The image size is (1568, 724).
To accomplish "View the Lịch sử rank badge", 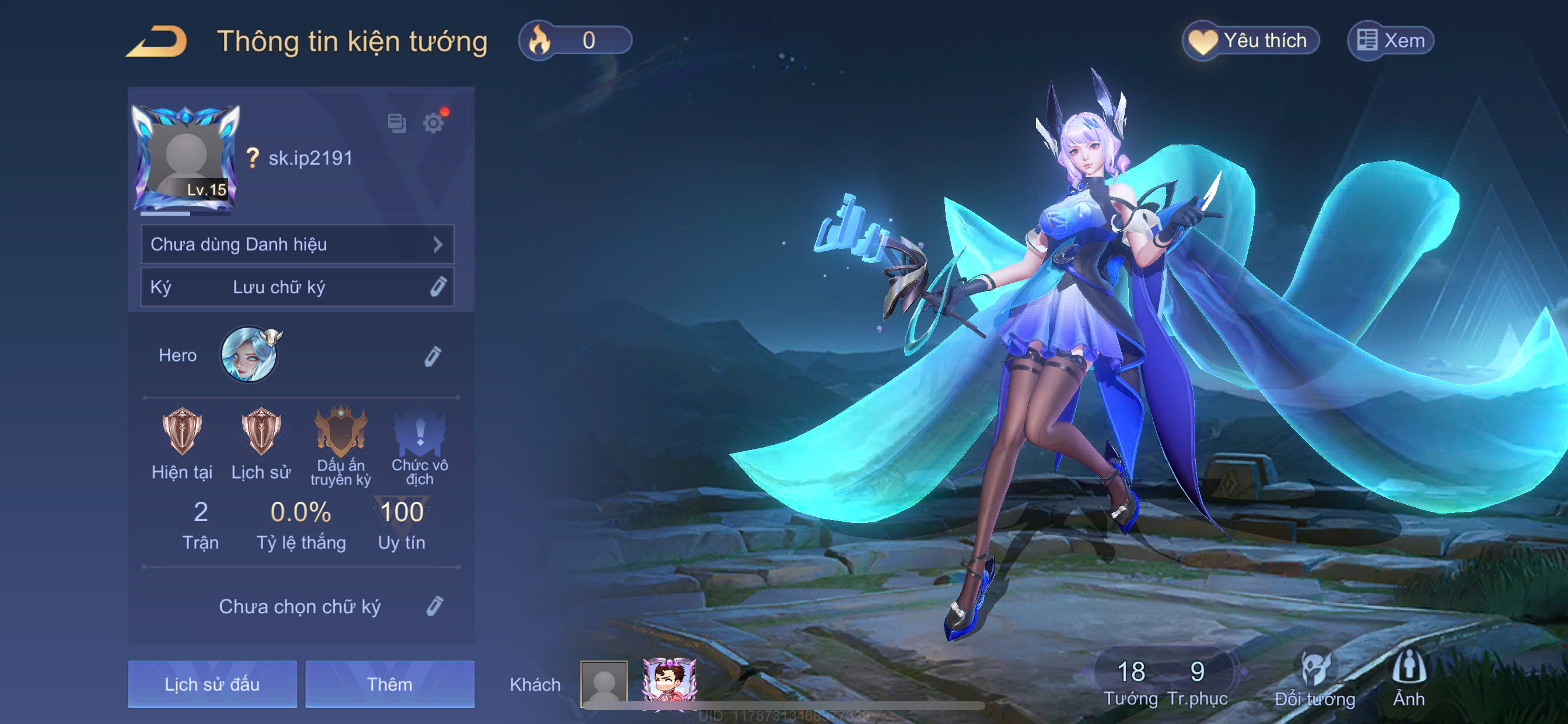I will (x=261, y=431).
